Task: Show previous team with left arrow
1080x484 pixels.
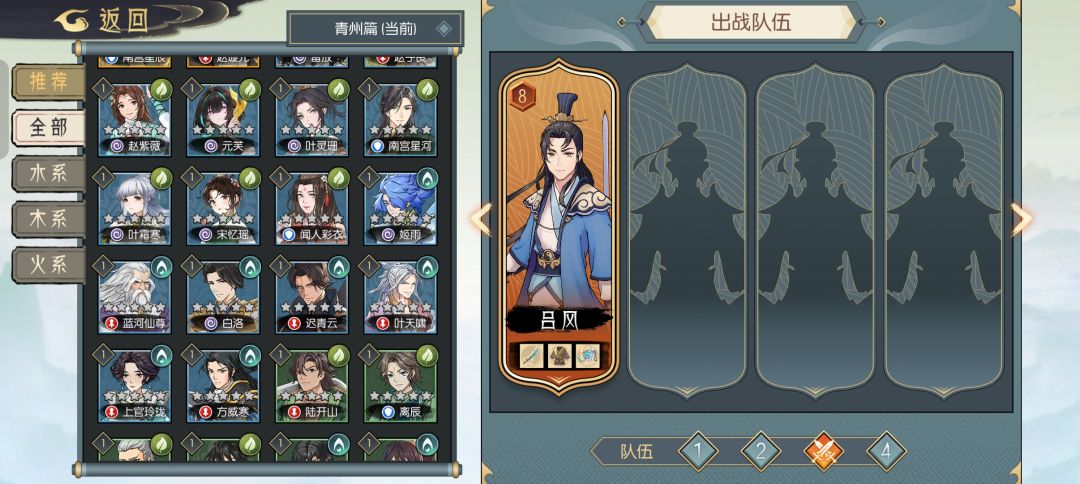Action: (x=481, y=220)
